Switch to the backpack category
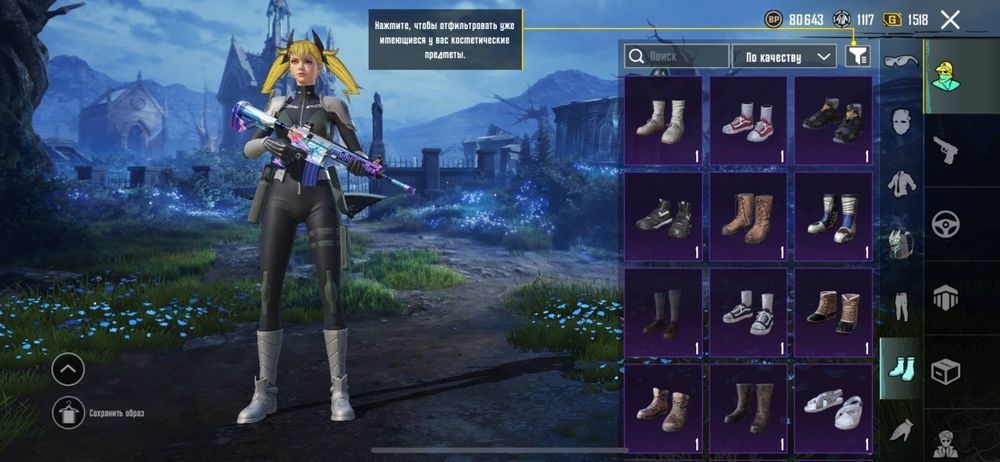The image size is (1000, 462). pyautogui.click(x=901, y=243)
